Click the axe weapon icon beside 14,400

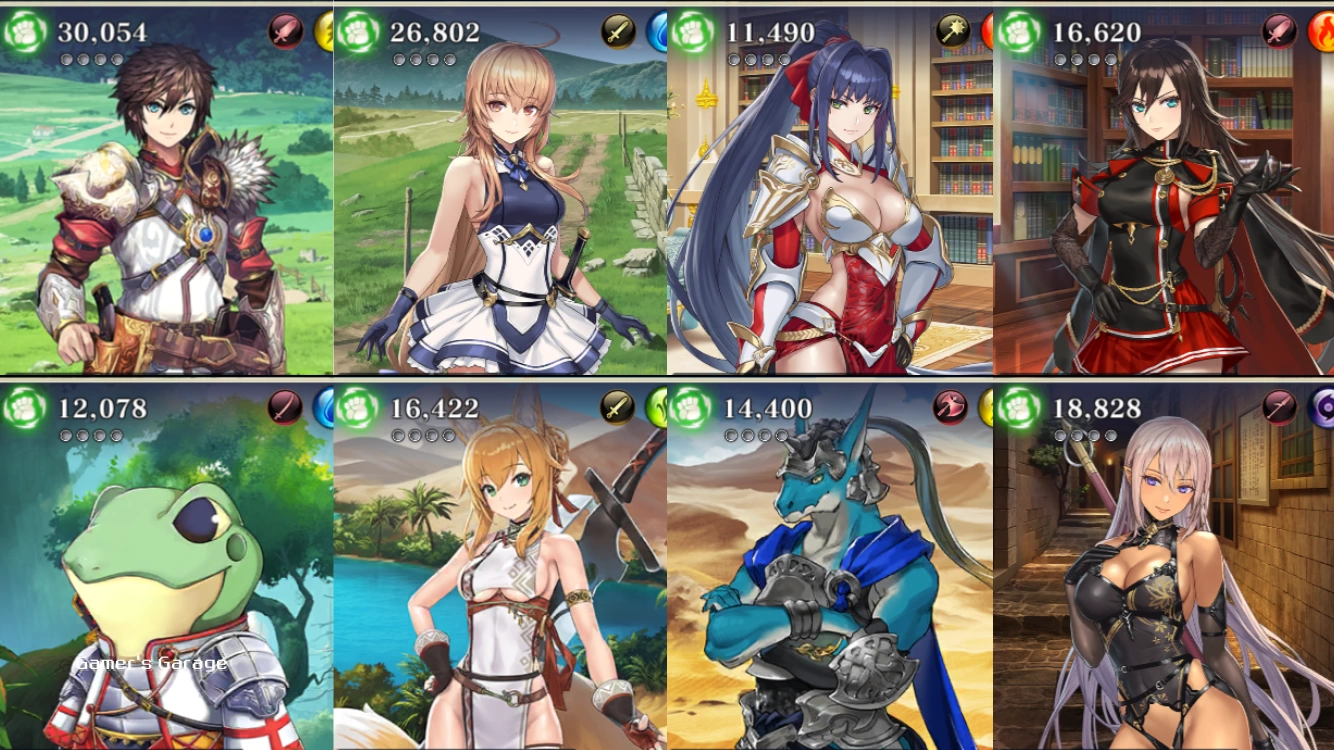950,408
